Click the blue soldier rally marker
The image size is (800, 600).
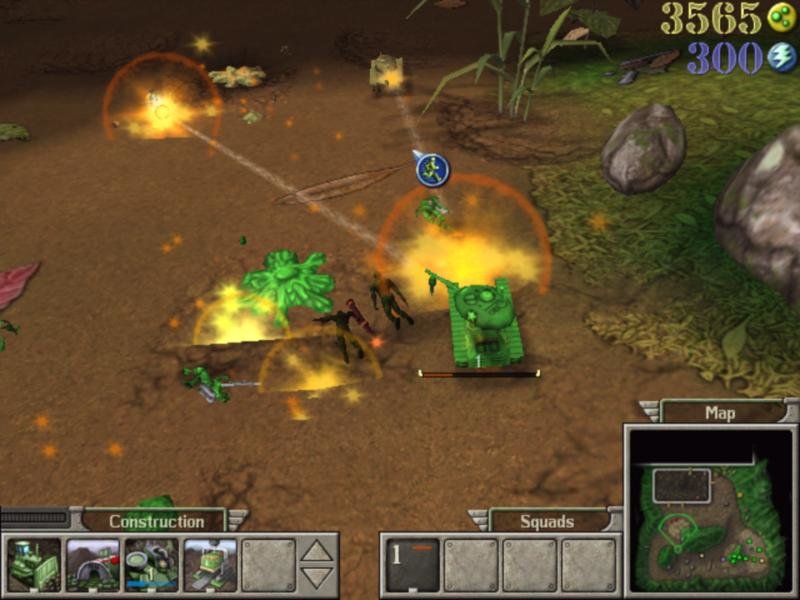[432, 170]
